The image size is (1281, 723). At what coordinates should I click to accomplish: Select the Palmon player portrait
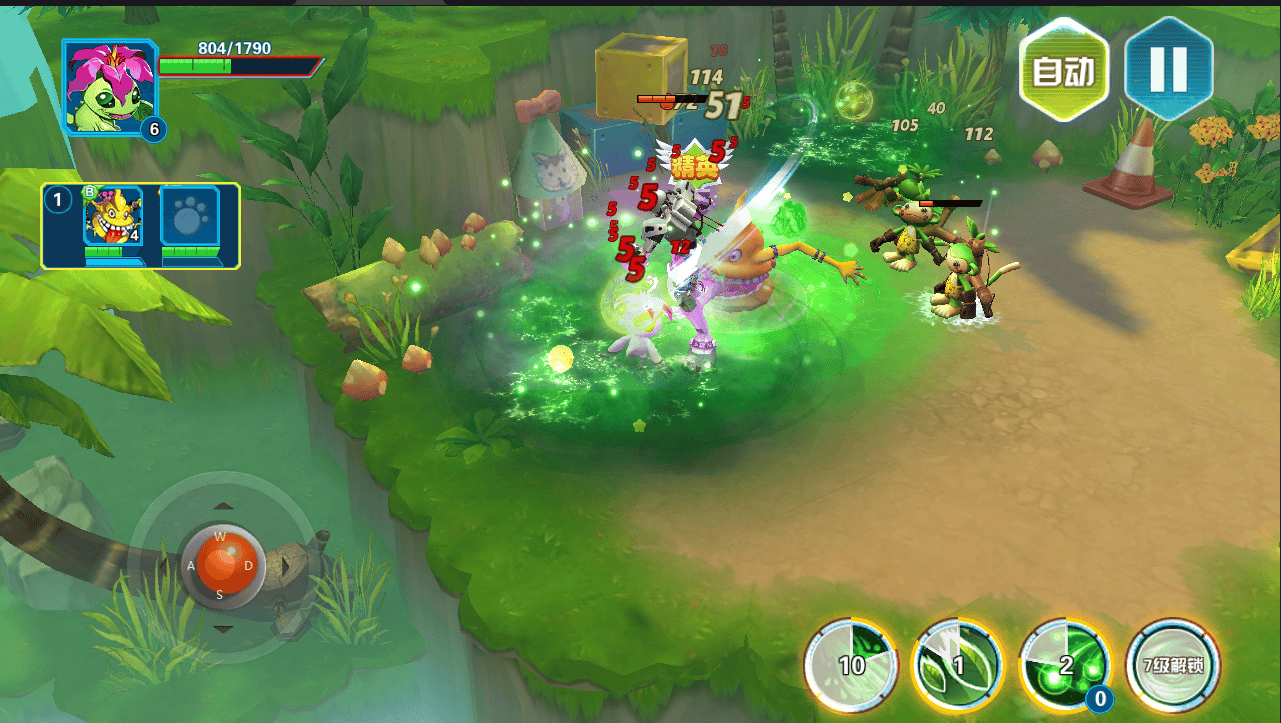pyautogui.click(x=109, y=87)
